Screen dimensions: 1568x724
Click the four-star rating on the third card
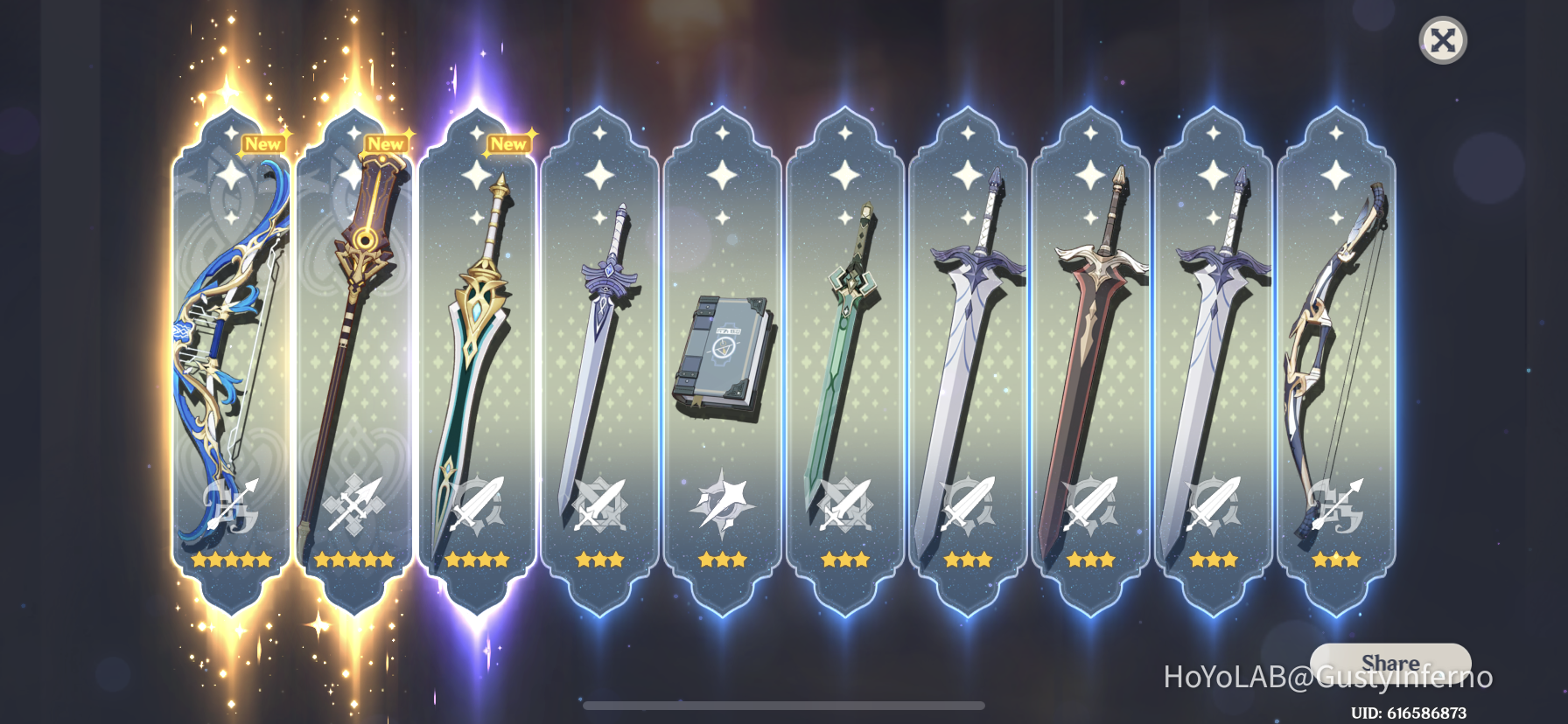(477, 560)
